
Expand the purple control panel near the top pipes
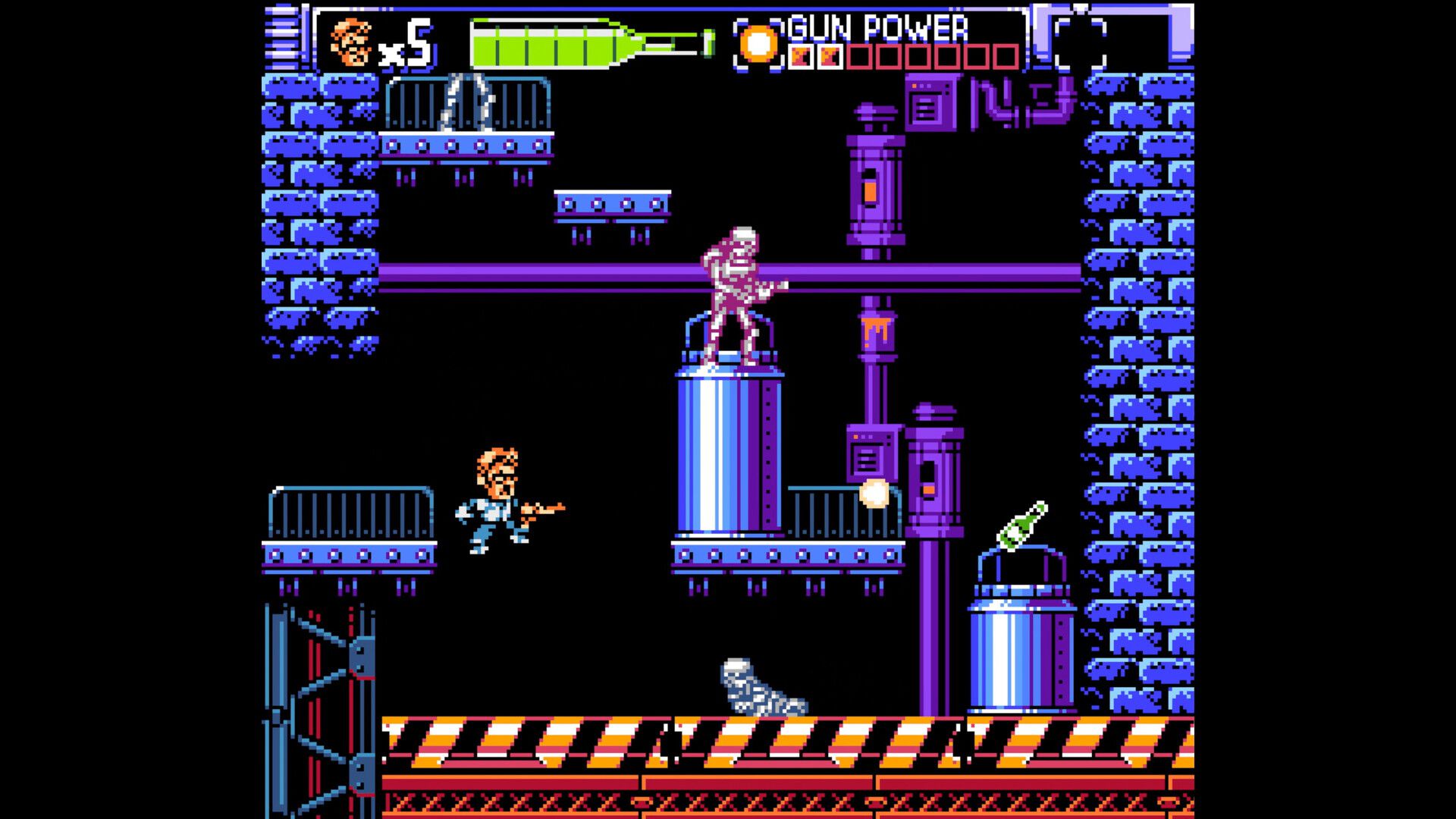point(929,102)
